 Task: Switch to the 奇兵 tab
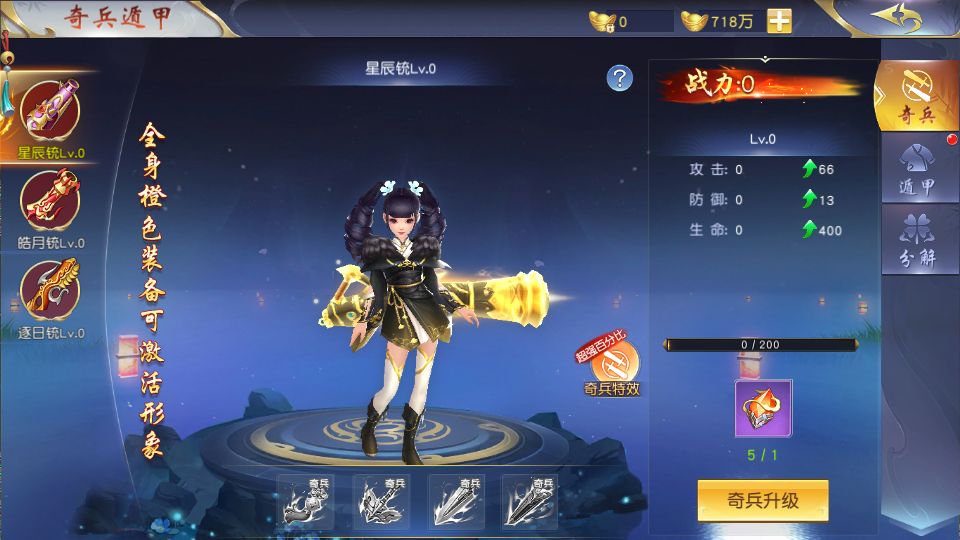916,96
